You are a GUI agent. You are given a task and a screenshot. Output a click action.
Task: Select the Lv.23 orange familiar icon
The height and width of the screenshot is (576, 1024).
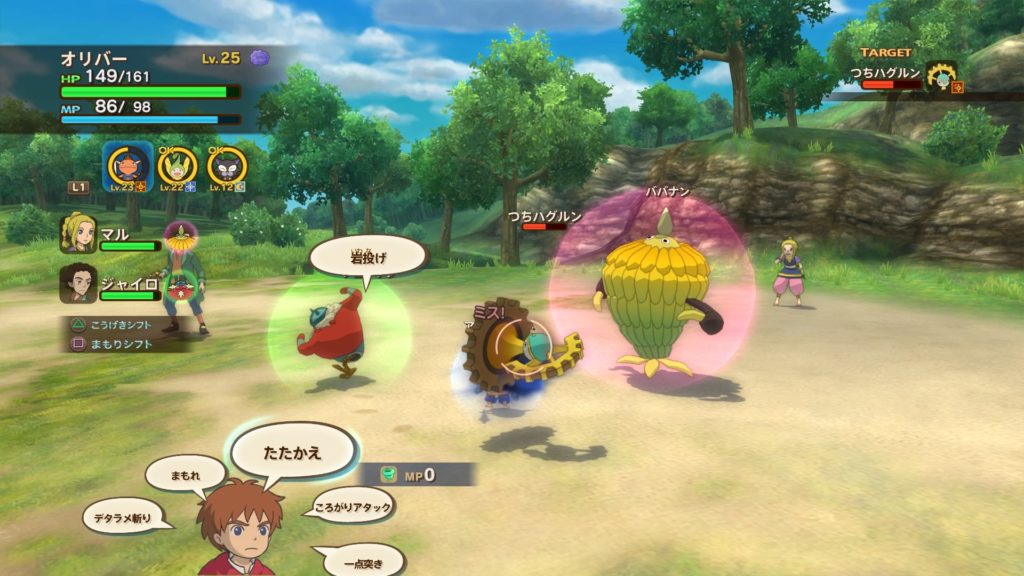coord(127,164)
